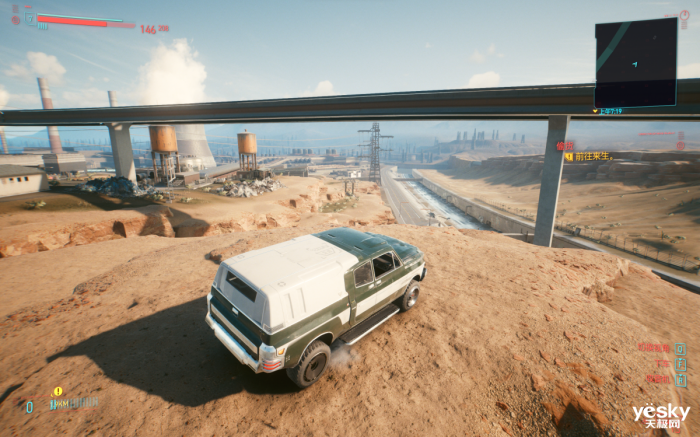The height and width of the screenshot is (437, 700).
Task: Click the dark square minimap
Action: [636, 62]
